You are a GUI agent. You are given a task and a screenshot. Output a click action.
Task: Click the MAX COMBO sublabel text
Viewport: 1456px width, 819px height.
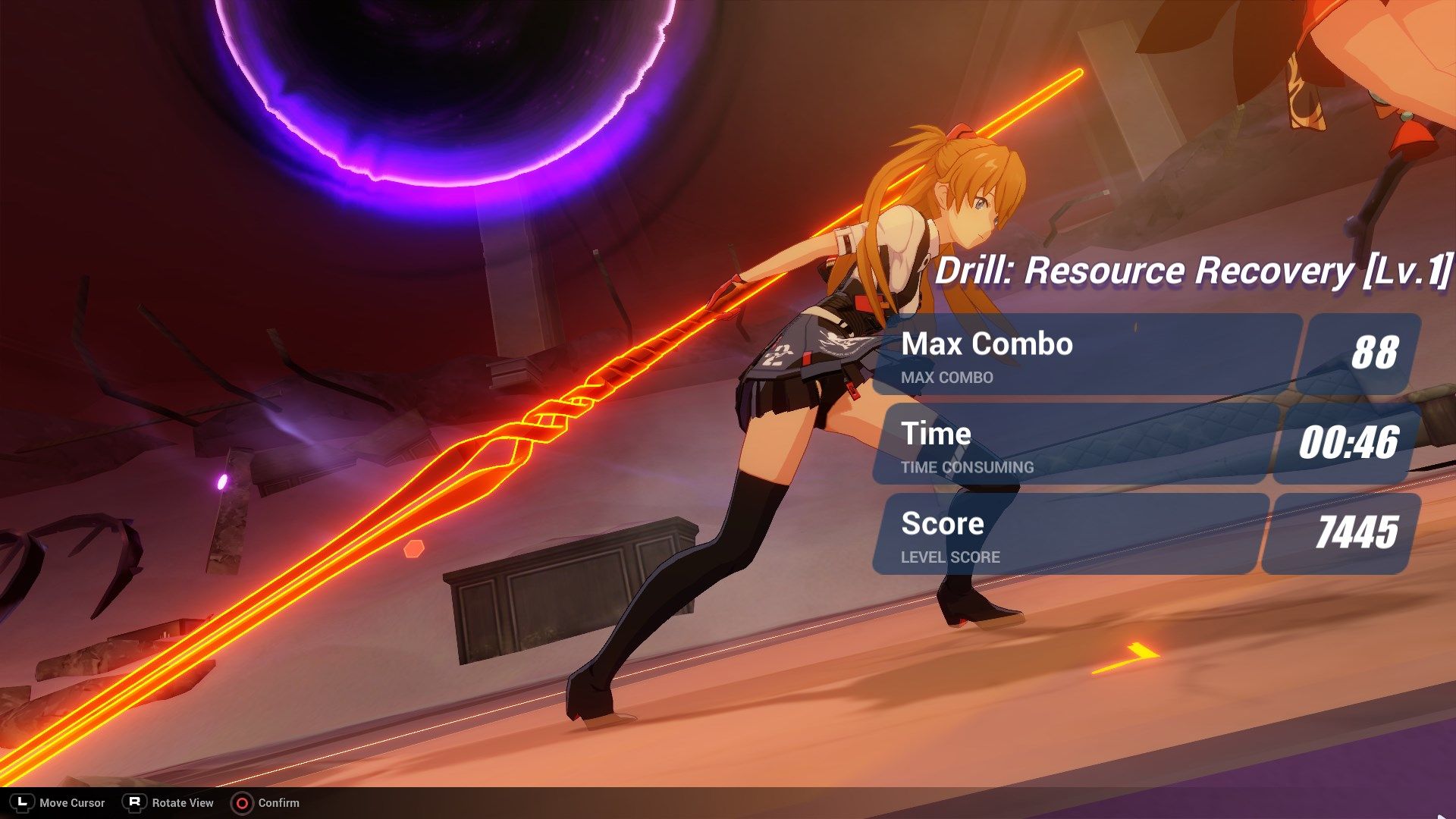coord(946,378)
